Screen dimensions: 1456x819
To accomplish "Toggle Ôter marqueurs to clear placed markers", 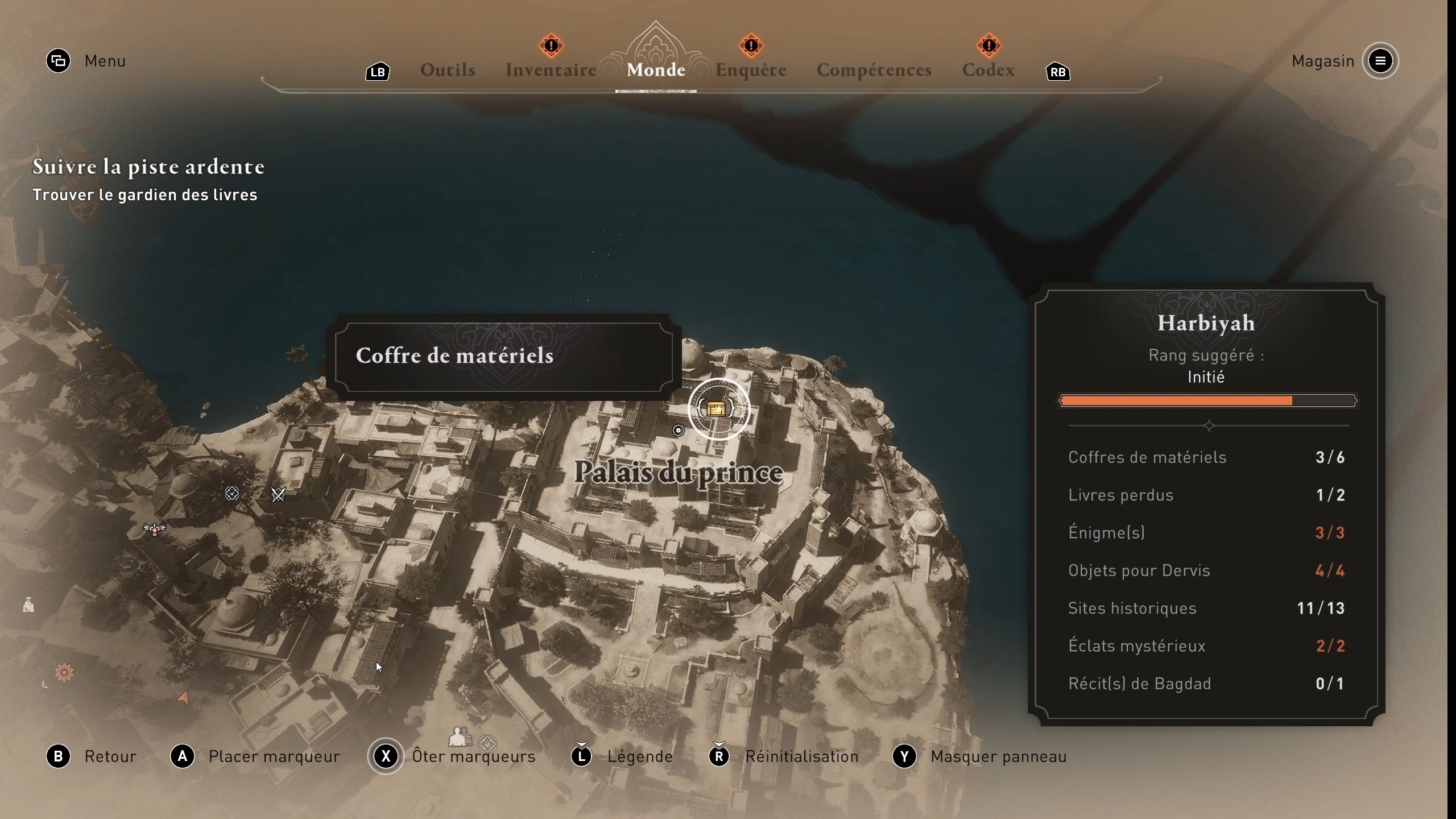I will [474, 756].
